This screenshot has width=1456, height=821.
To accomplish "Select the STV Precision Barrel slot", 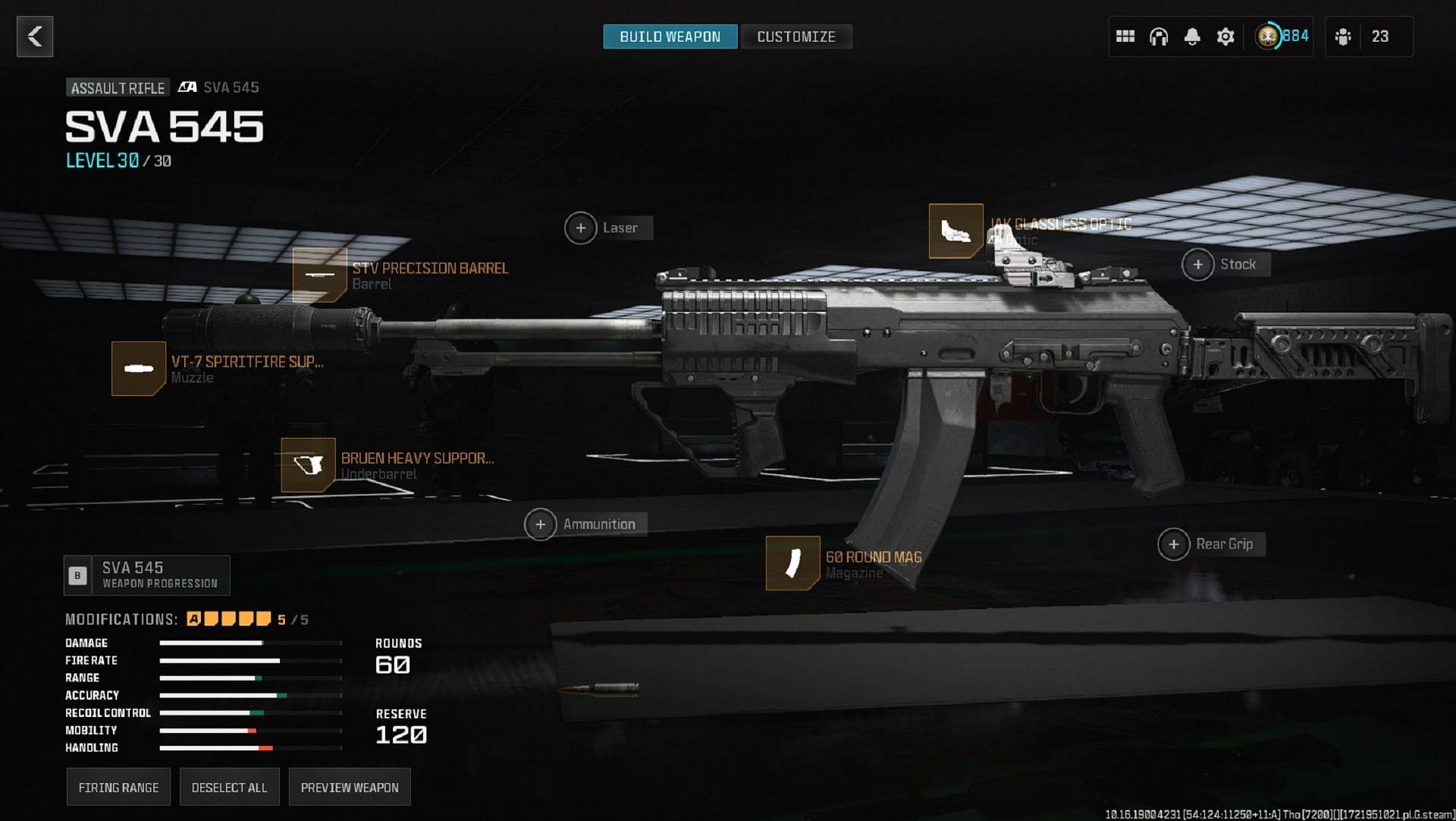I will (x=320, y=275).
